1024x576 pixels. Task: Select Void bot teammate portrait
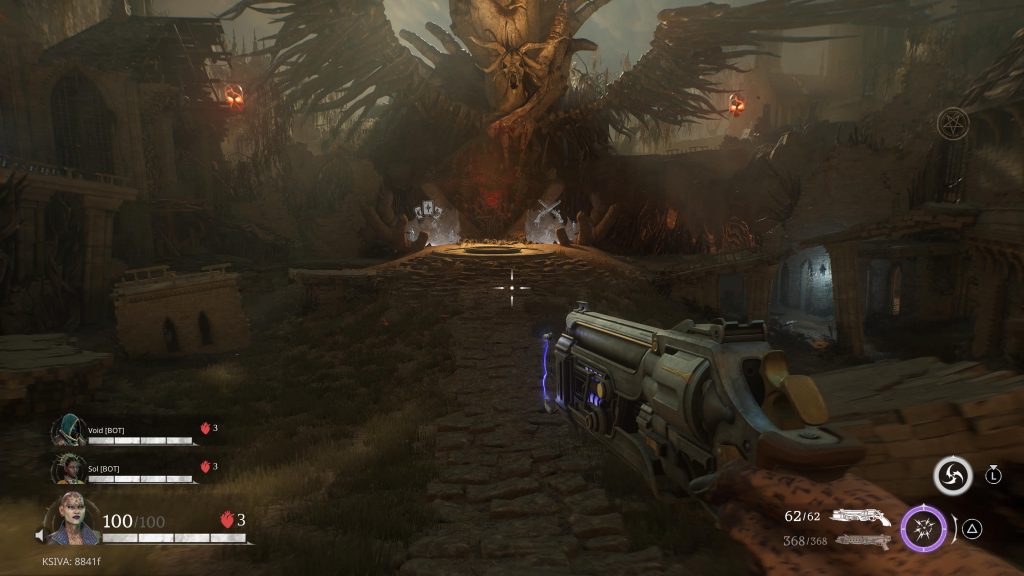[x=67, y=432]
